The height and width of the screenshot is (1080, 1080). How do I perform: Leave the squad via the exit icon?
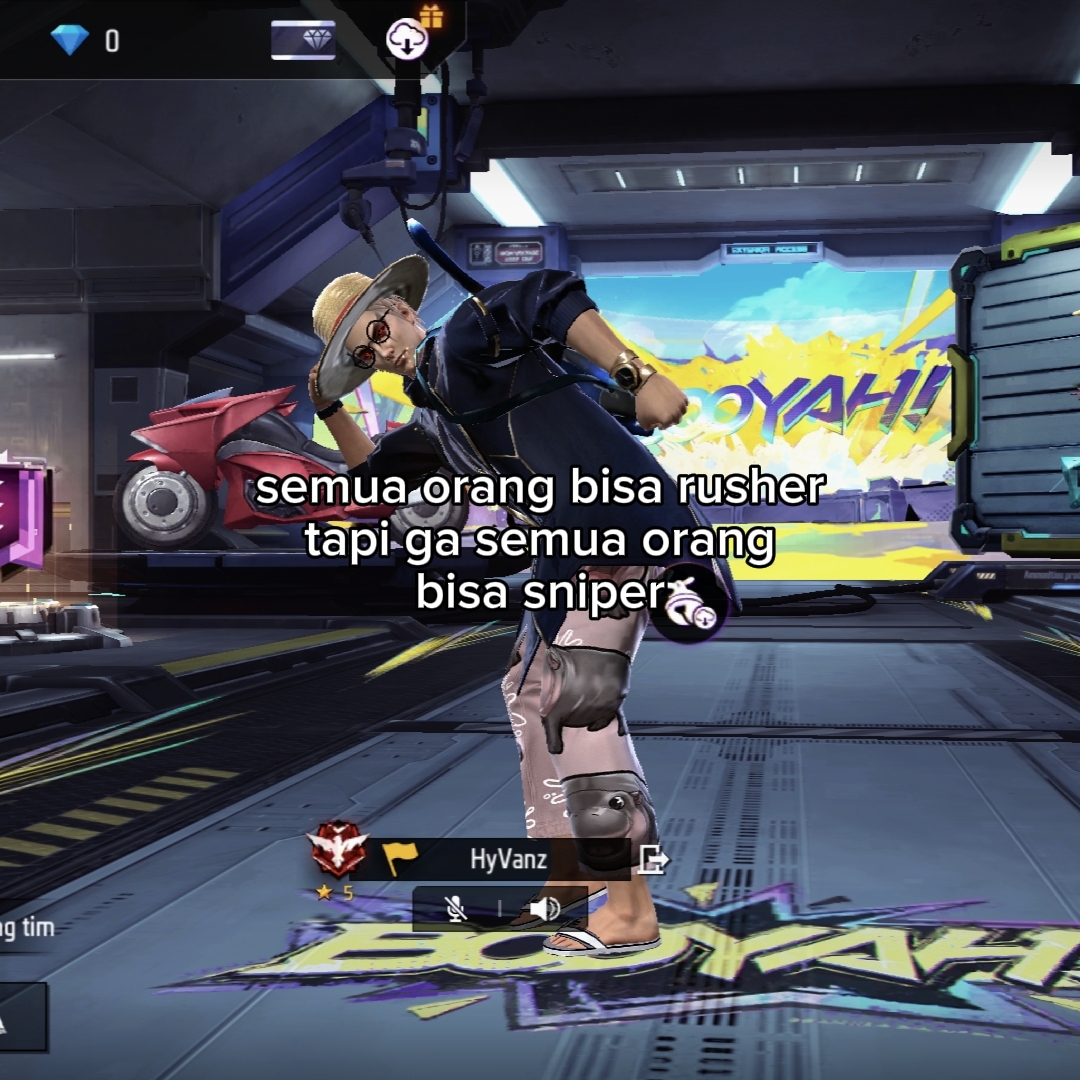pyautogui.click(x=652, y=859)
